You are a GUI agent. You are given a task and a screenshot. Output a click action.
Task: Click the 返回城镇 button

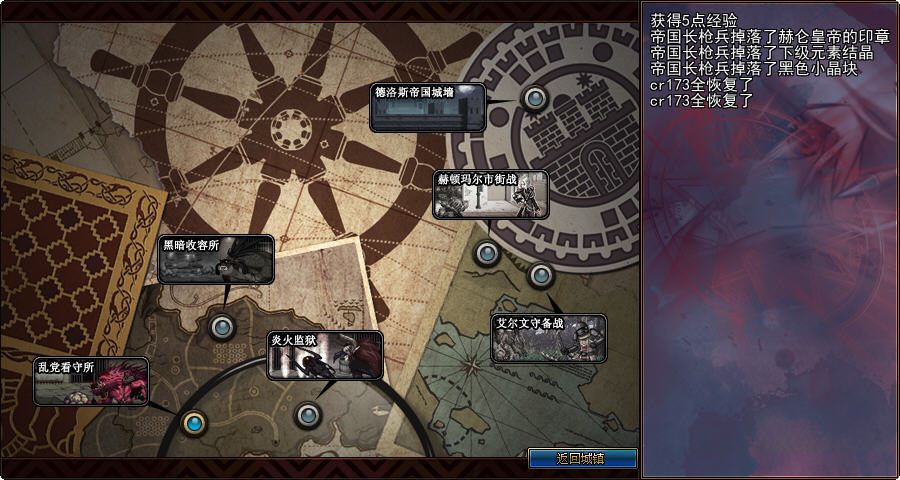[582, 458]
